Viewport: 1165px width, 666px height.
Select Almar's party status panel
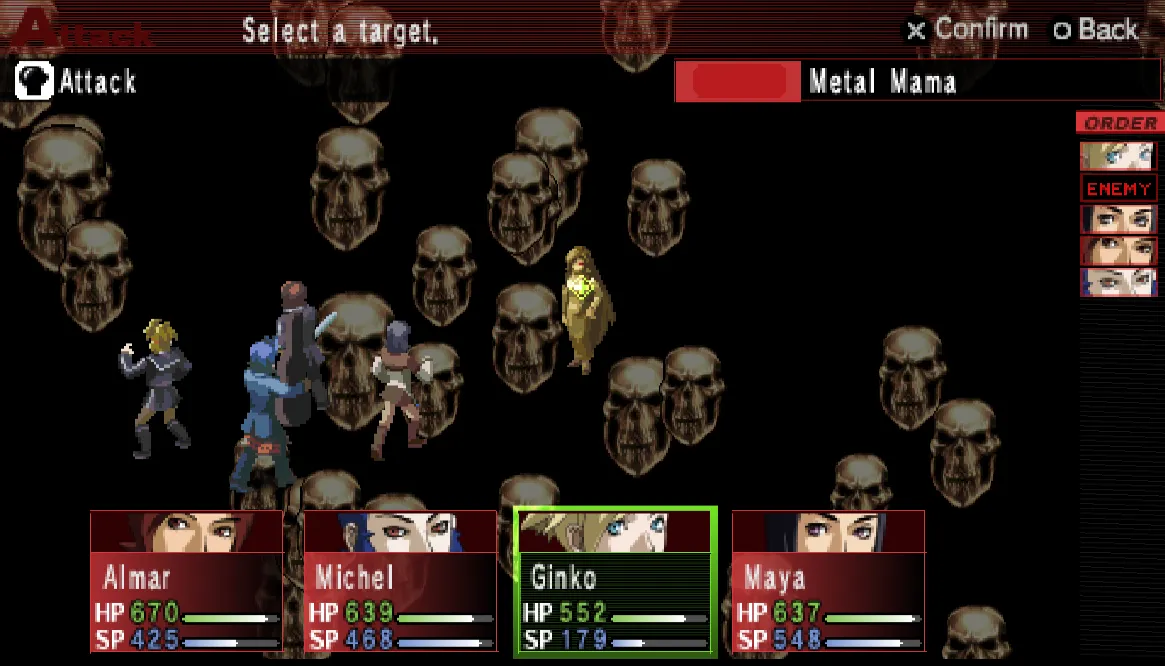pyautogui.click(x=186, y=581)
